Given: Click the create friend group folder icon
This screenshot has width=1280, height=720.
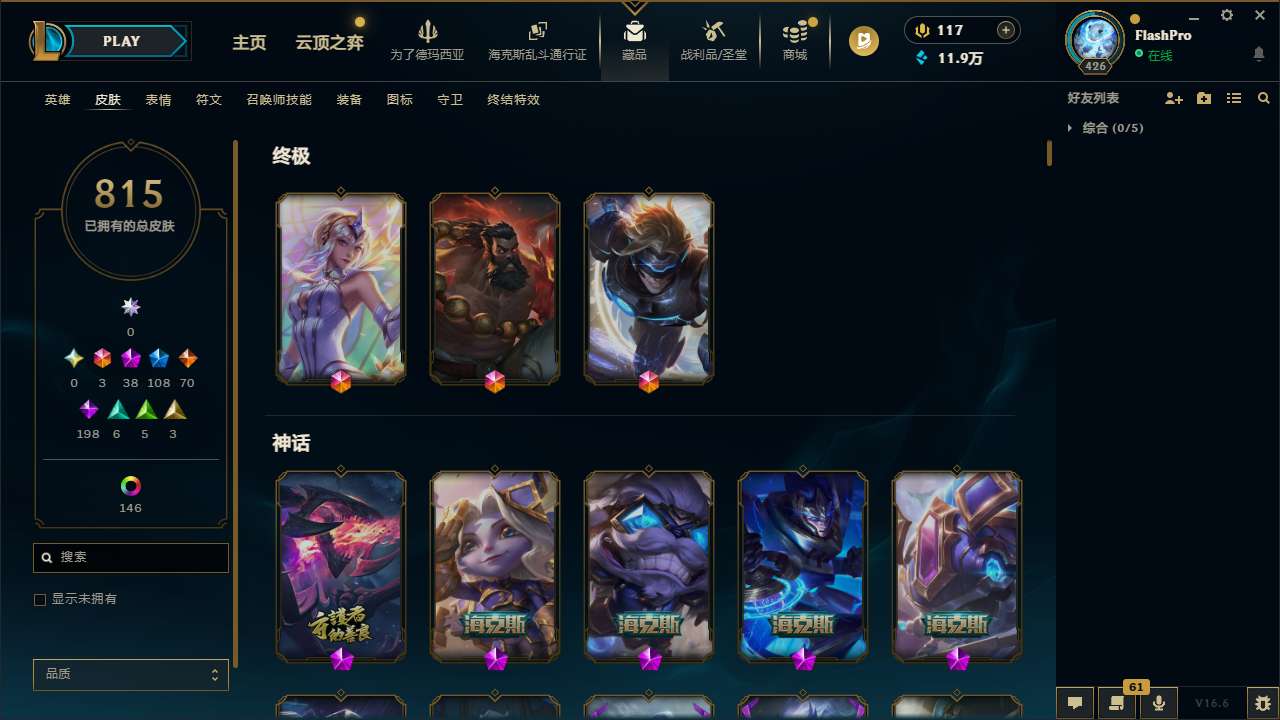Looking at the screenshot, I should pyautogui.click(x=1203, y=97).
